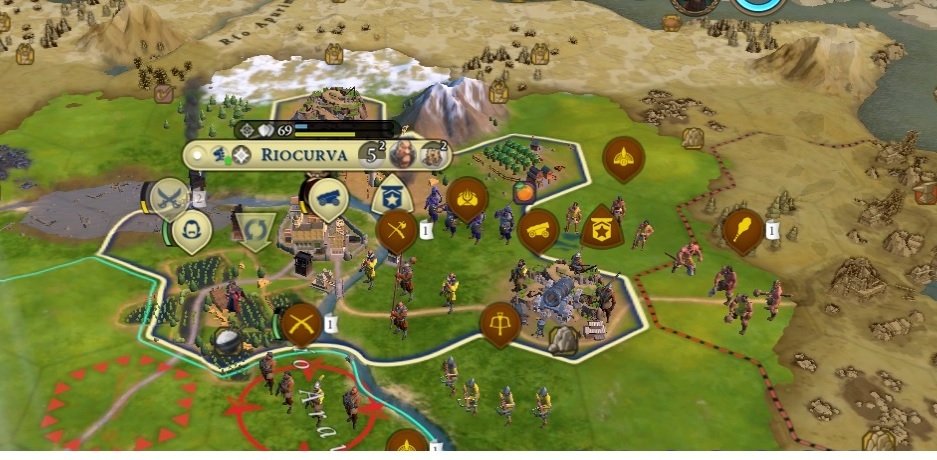Click the pale circular arrows unit flag
Image resolution: width=937 pixels, height=460 pixels.
tap(252, 231)
